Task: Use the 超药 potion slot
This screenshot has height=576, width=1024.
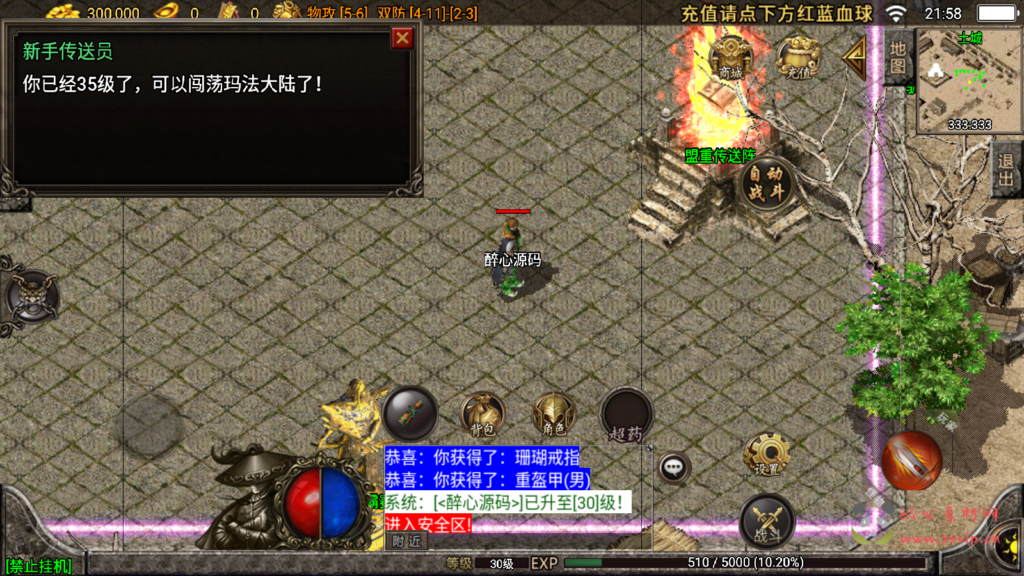Action: click(626, 415)
